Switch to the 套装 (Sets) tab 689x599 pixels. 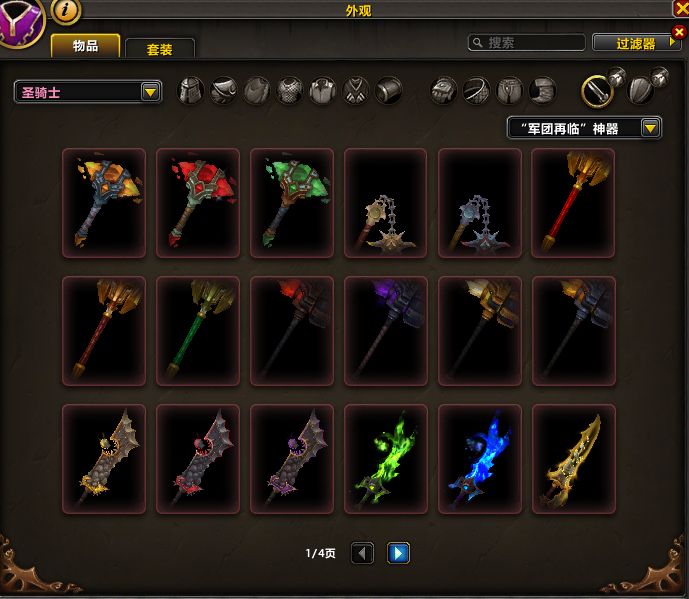159,48
